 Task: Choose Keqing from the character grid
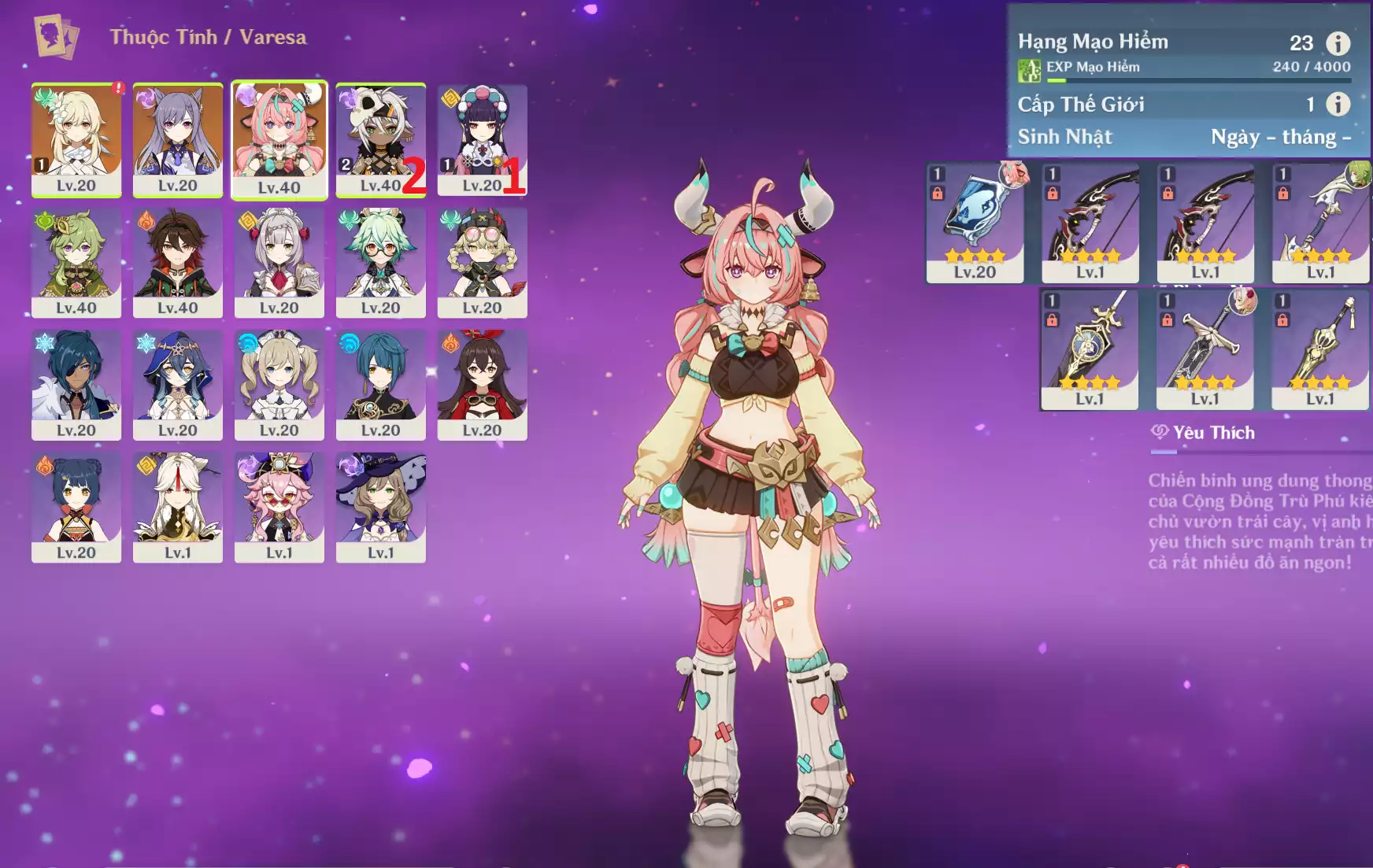178,139
